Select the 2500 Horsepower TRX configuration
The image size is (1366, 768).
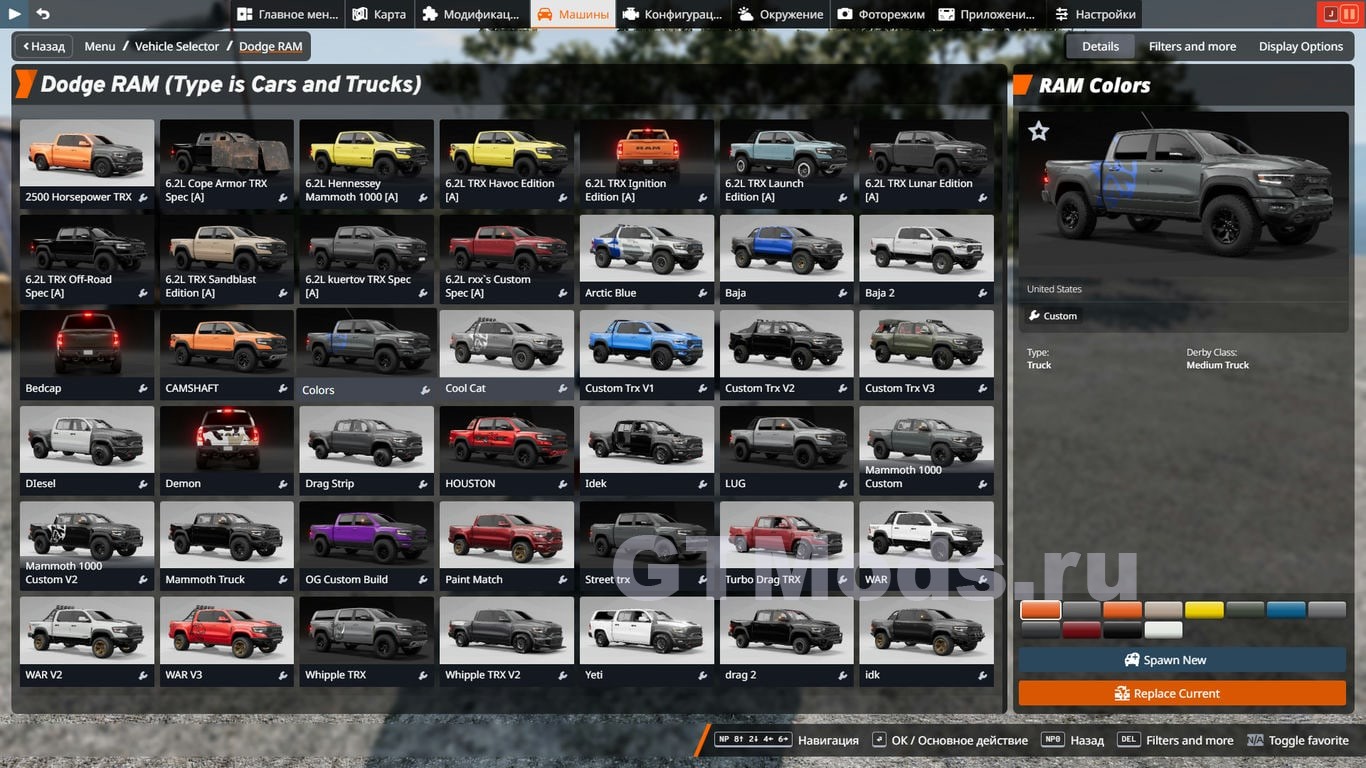point(87,162)
